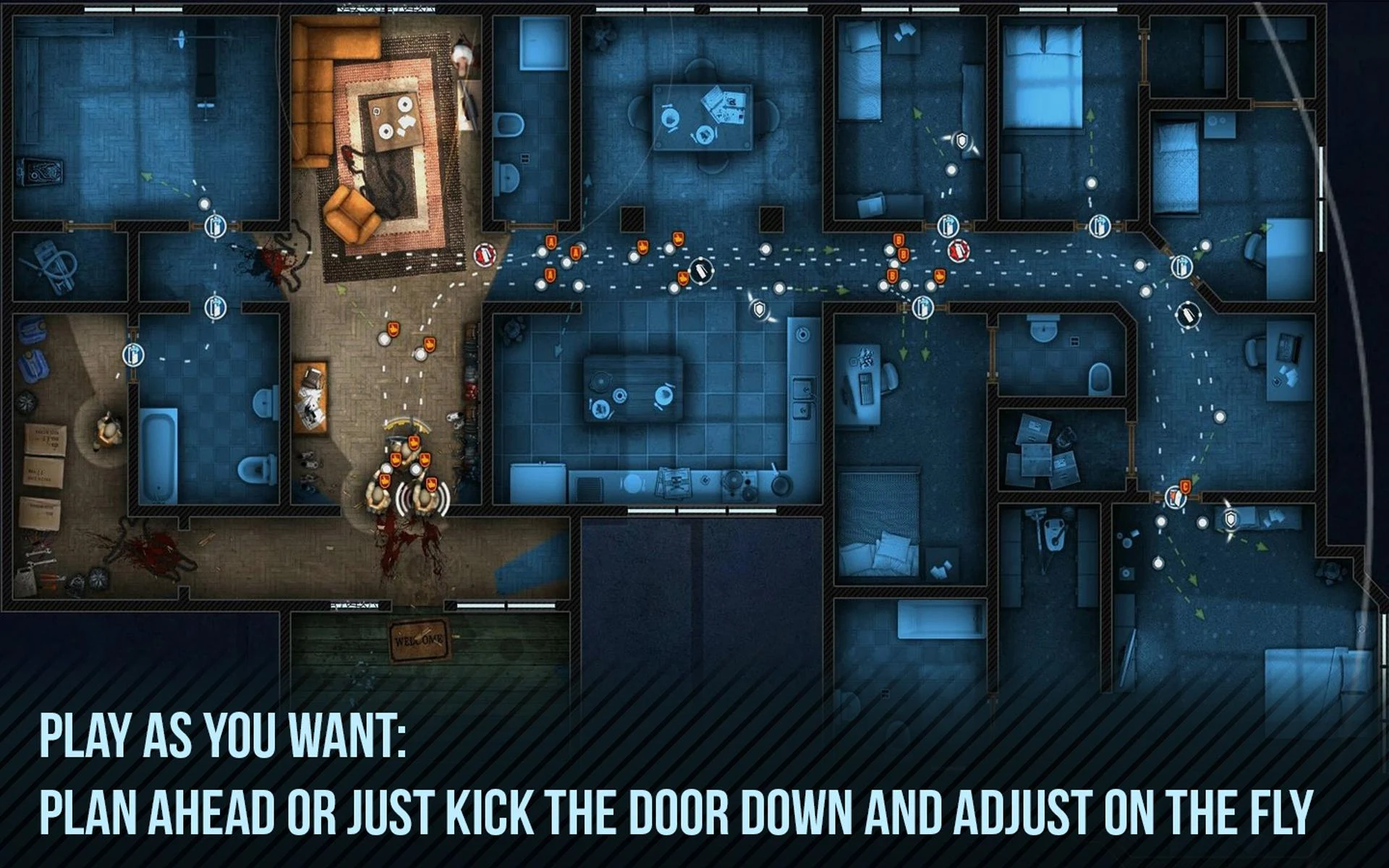Activate the A go-code badge in the corridor

[x=551, y=243]
